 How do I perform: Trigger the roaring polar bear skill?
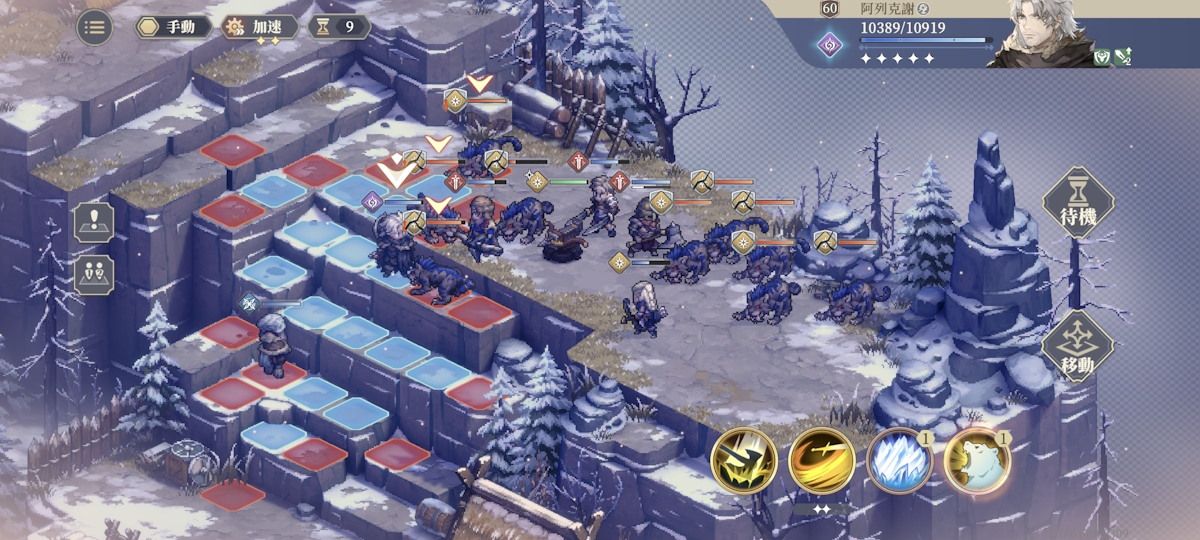pyautogui.click(x=976, y=461)
